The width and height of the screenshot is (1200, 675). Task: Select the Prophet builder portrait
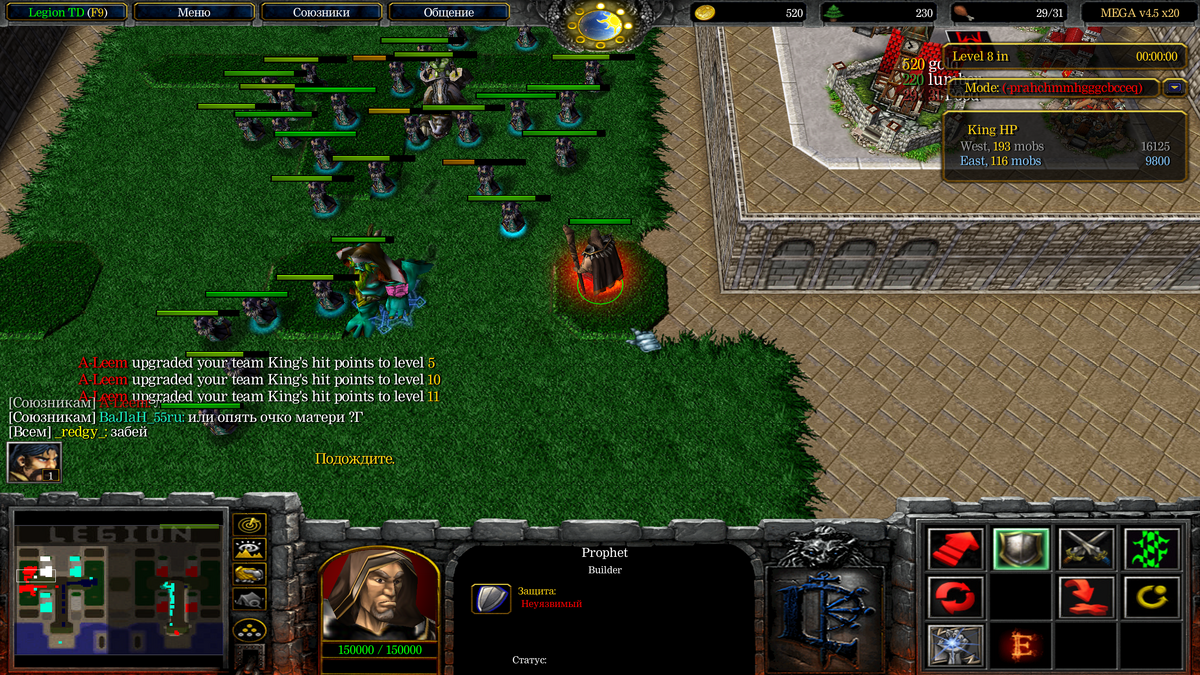pos(379,594)
